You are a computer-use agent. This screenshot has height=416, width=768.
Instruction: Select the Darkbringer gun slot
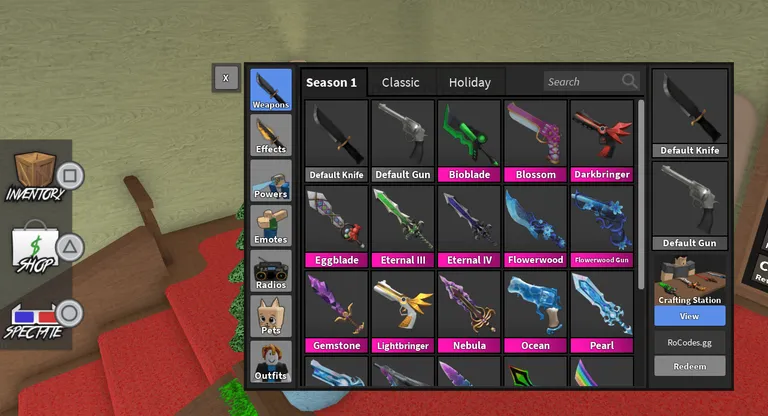point(601,140)
